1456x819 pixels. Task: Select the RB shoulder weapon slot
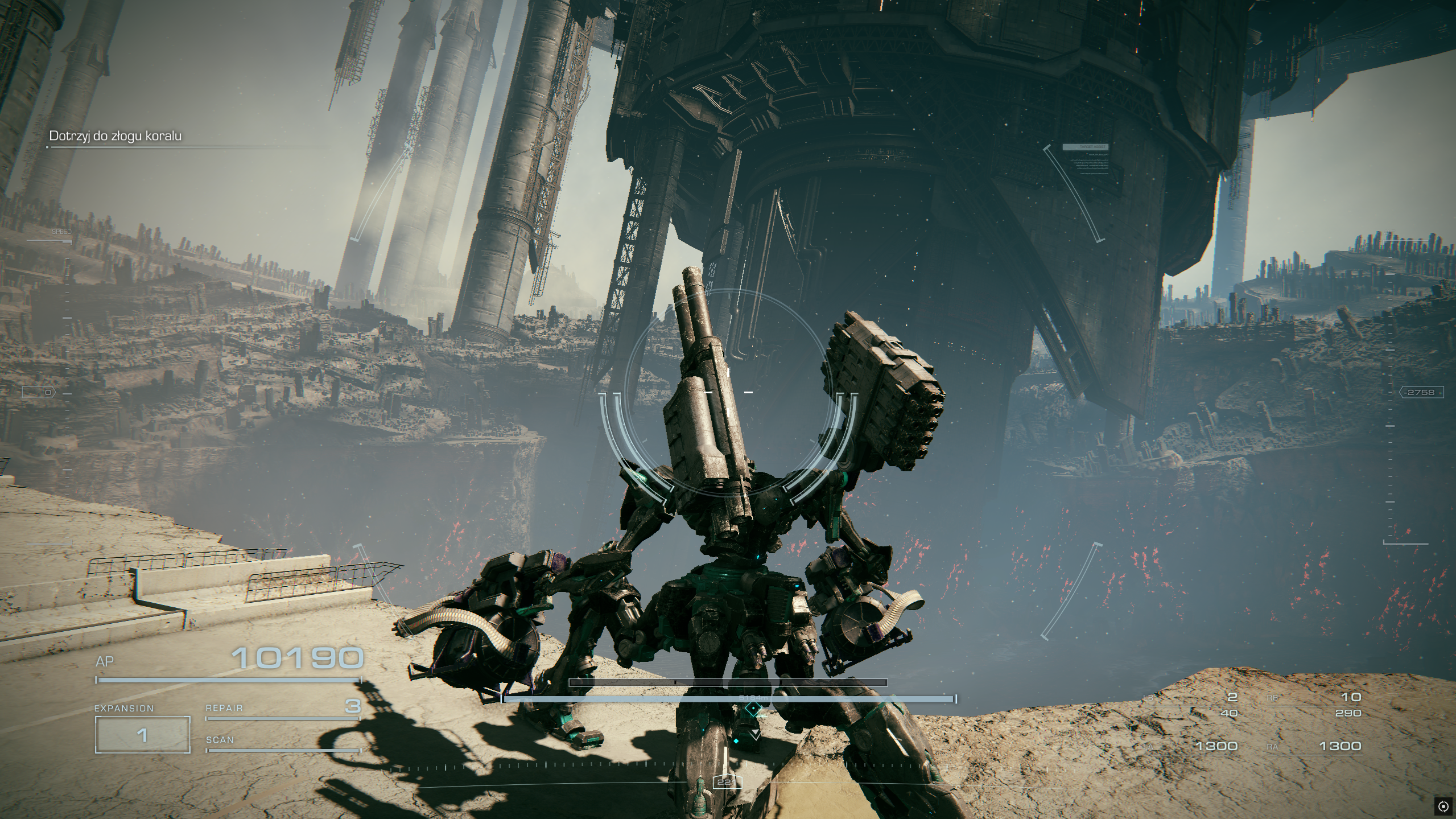[1313, 705]
